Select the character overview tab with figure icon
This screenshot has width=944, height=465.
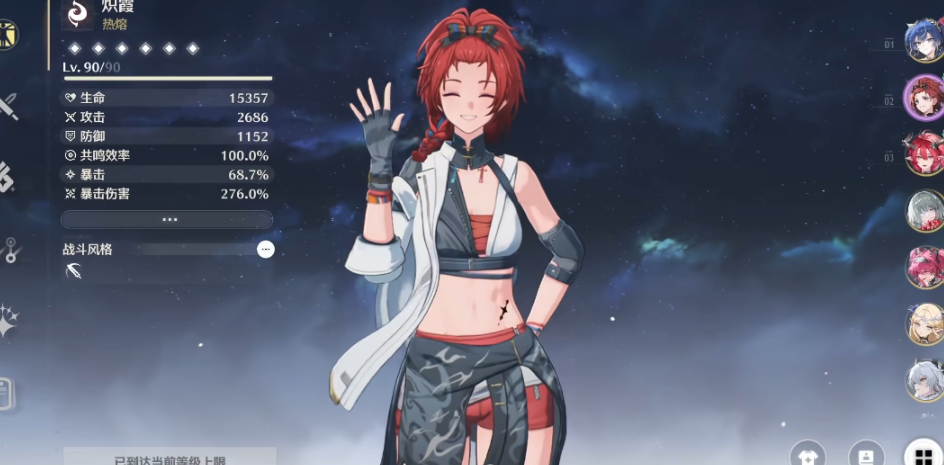click(x=8, y=35)
